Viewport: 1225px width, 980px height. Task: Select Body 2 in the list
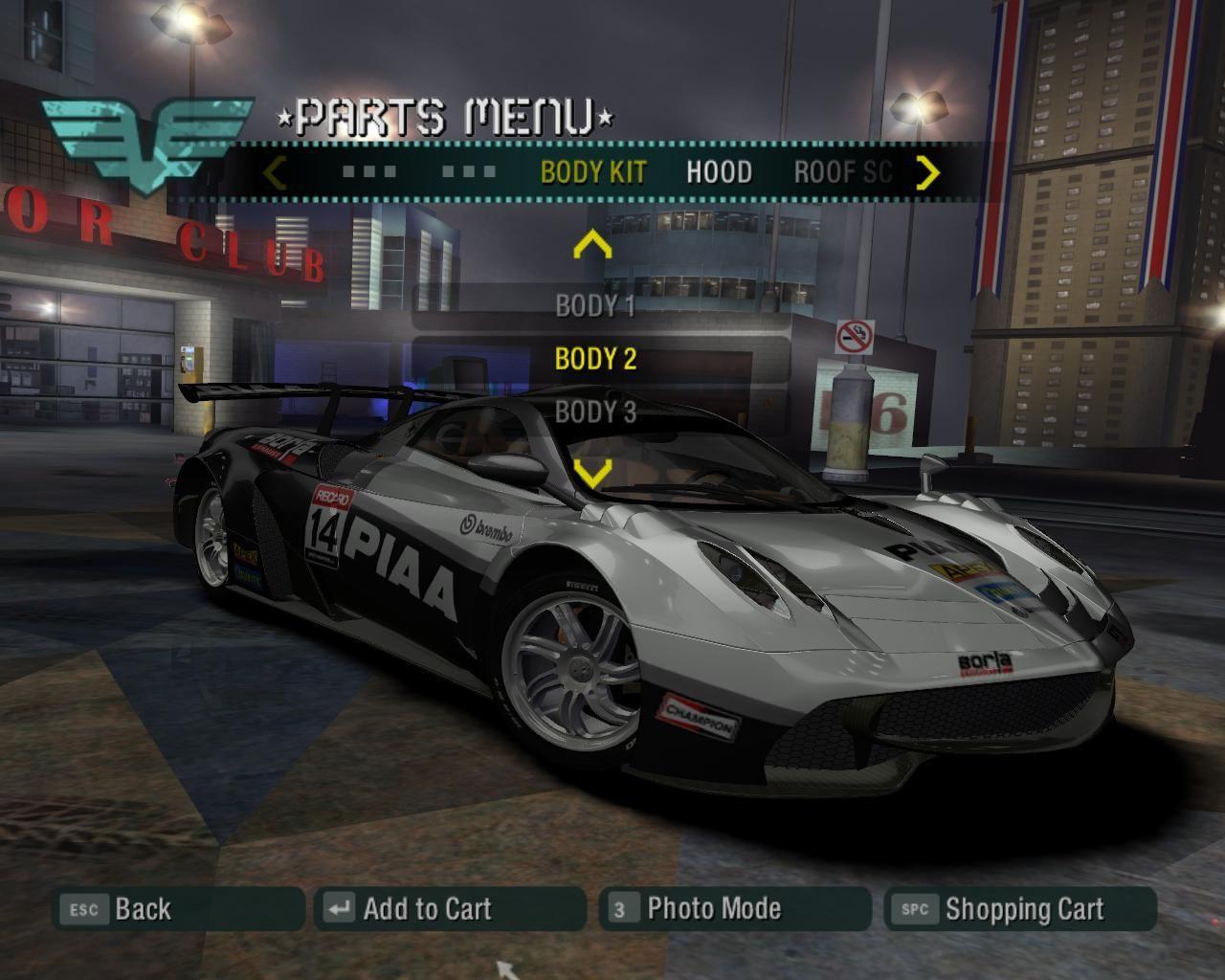pos(595,359)
